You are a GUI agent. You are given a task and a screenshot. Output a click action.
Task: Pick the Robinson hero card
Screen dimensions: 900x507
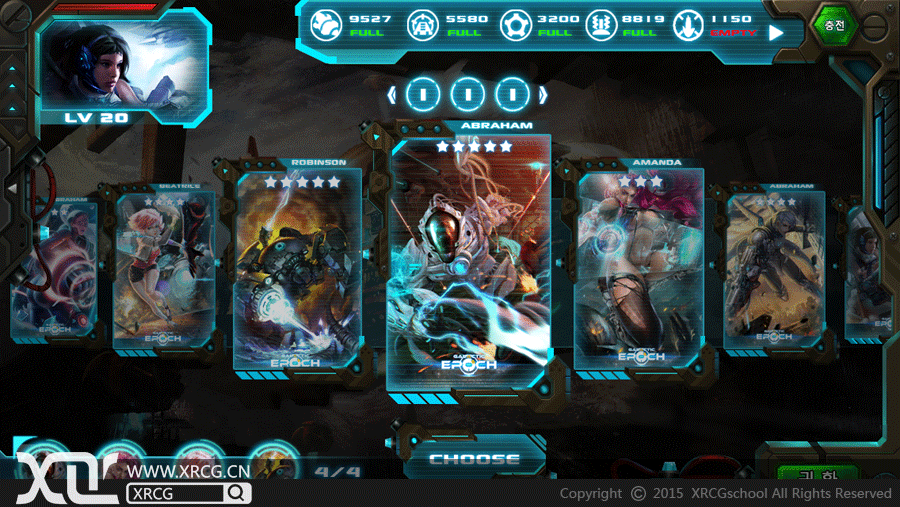298,272
